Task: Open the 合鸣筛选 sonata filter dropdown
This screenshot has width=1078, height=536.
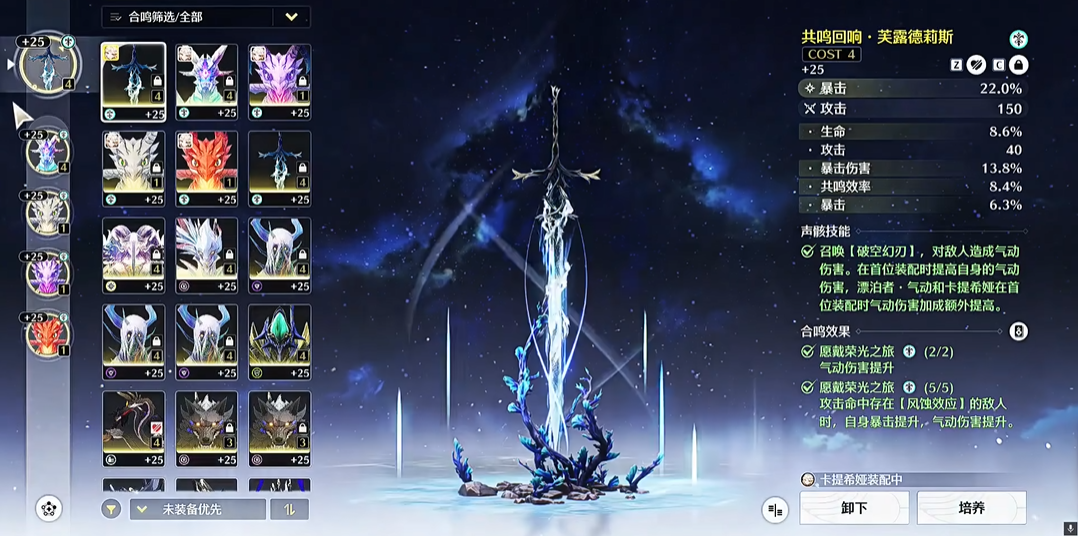Action: (206, 17)
